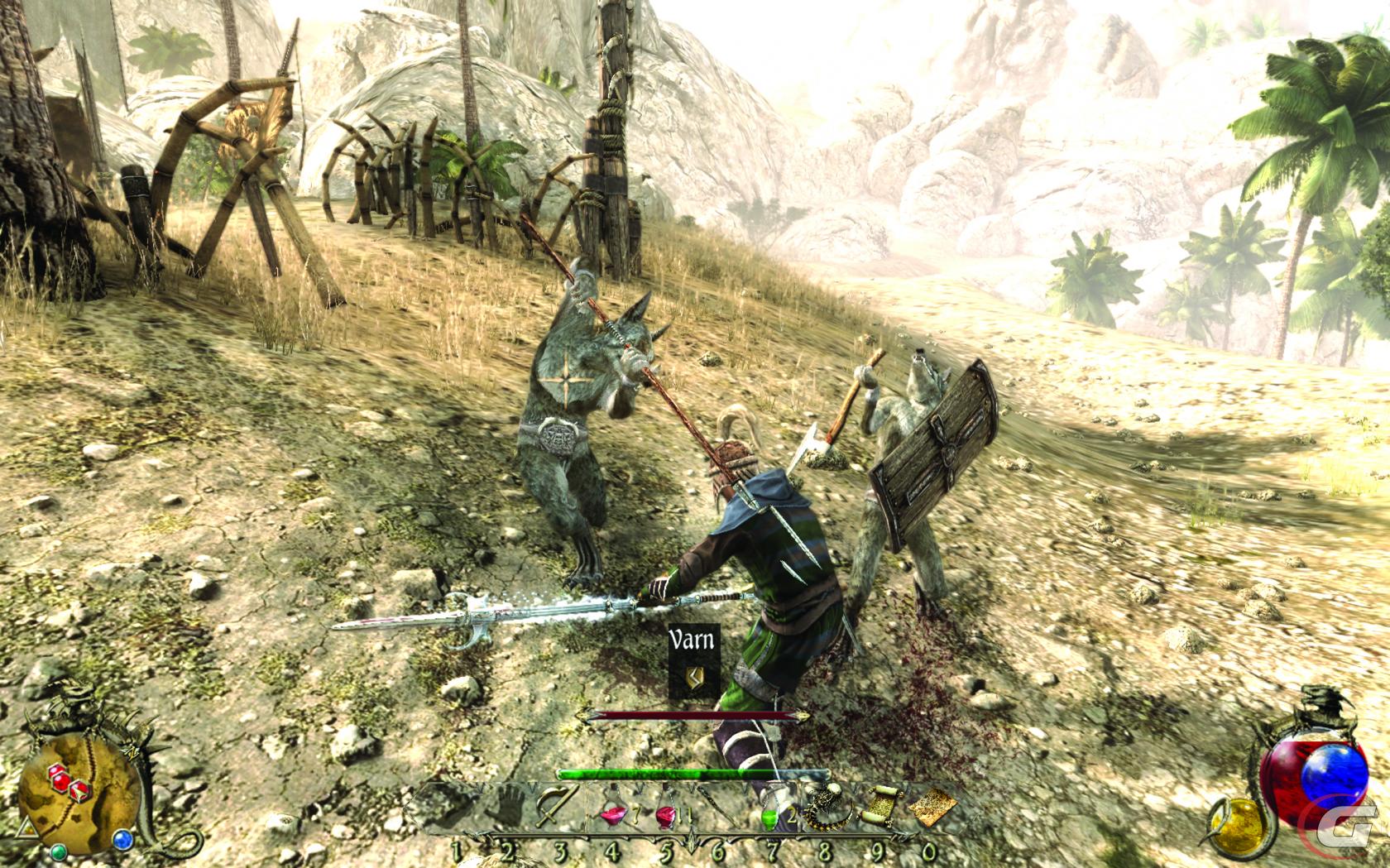Use the pink potion with count 7
The height and width of the screenshot is (868, 1390).
611,815
